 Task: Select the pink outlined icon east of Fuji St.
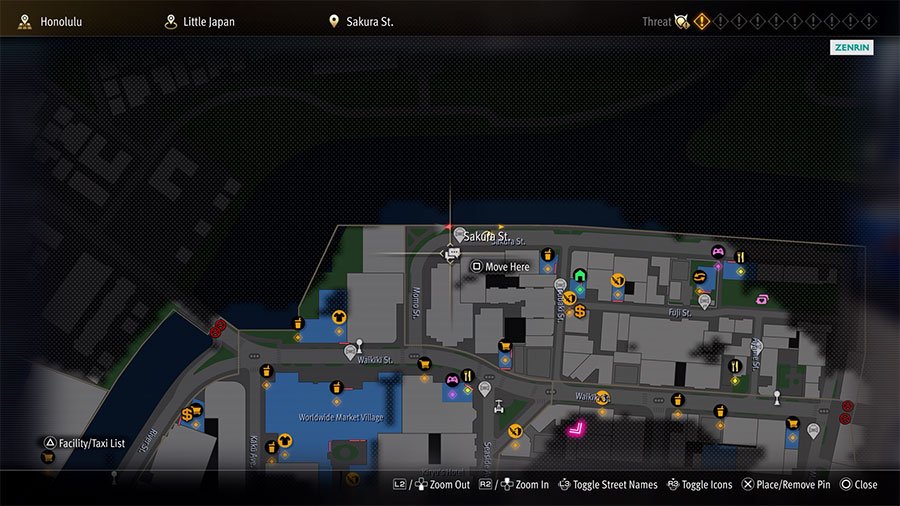click(763, 298)
